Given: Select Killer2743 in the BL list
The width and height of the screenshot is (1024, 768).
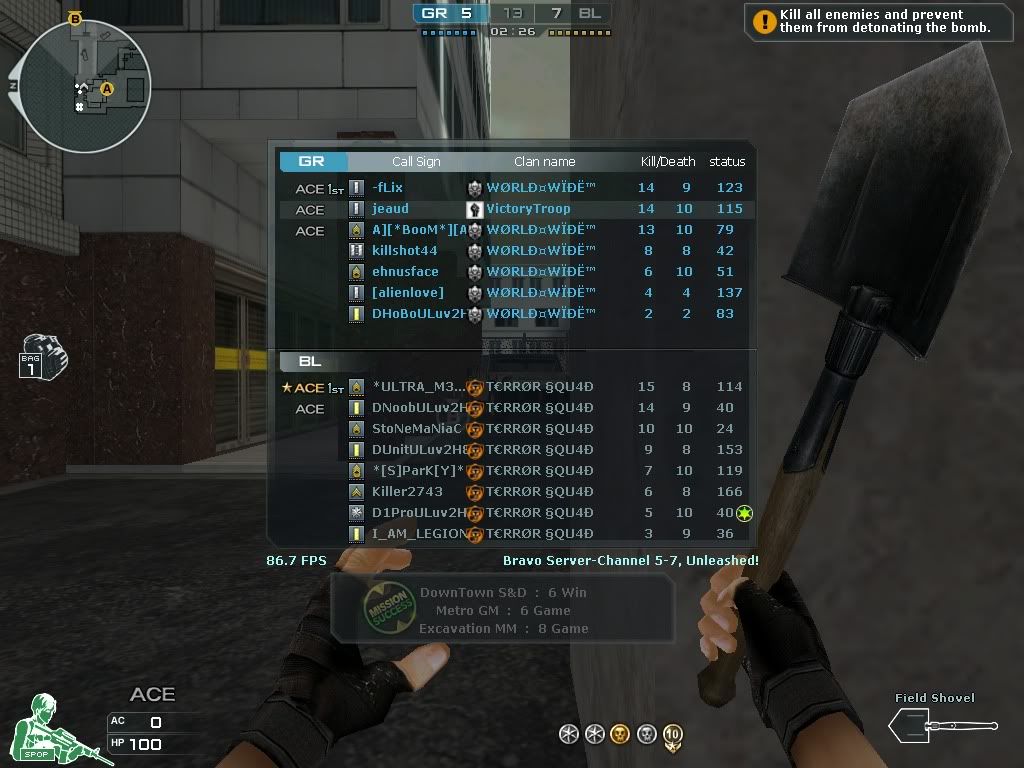Looking at the screenshot, I should pyautogui.click(x=406, y=492).
